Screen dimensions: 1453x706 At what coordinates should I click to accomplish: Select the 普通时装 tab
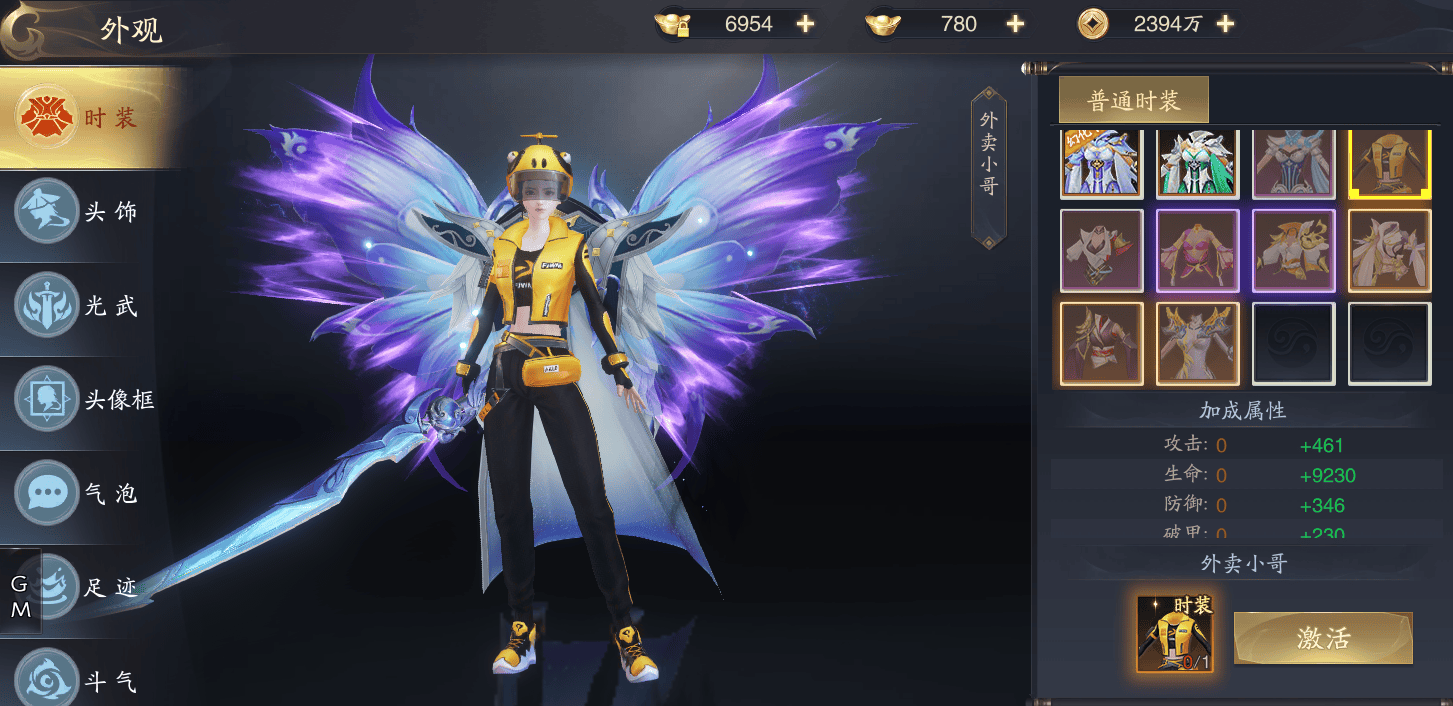[x=1134, y=100]
